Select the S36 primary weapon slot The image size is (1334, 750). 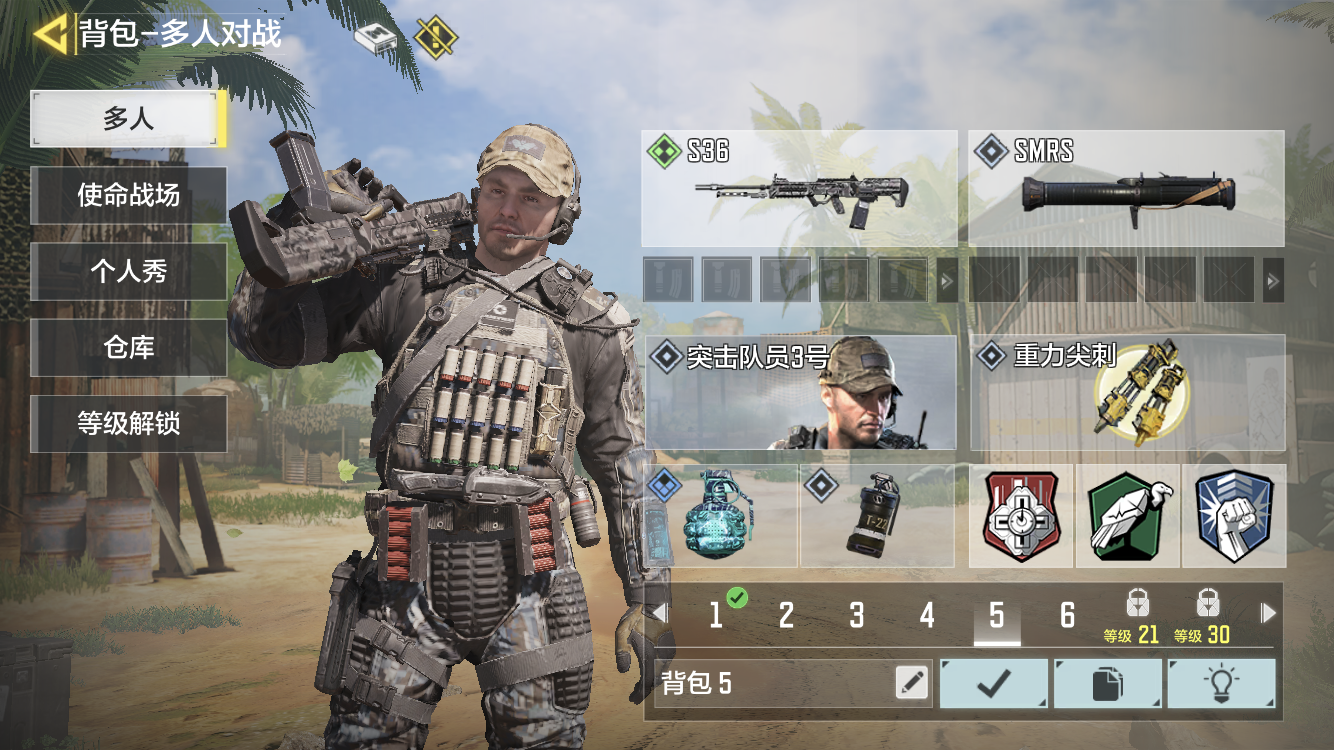coord(799,188)
